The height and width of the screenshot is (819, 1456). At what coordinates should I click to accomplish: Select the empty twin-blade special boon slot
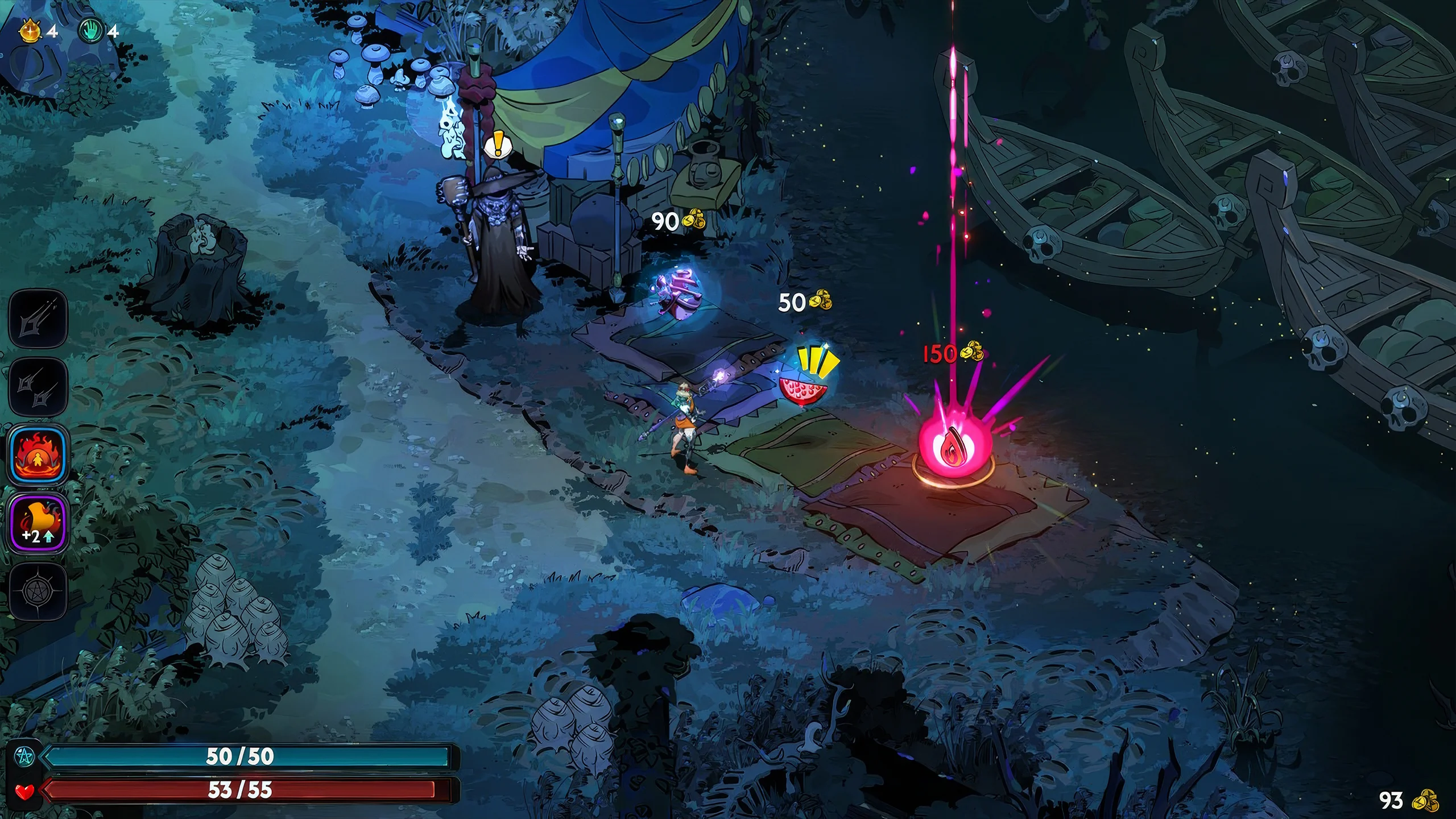tap(38, 386)
